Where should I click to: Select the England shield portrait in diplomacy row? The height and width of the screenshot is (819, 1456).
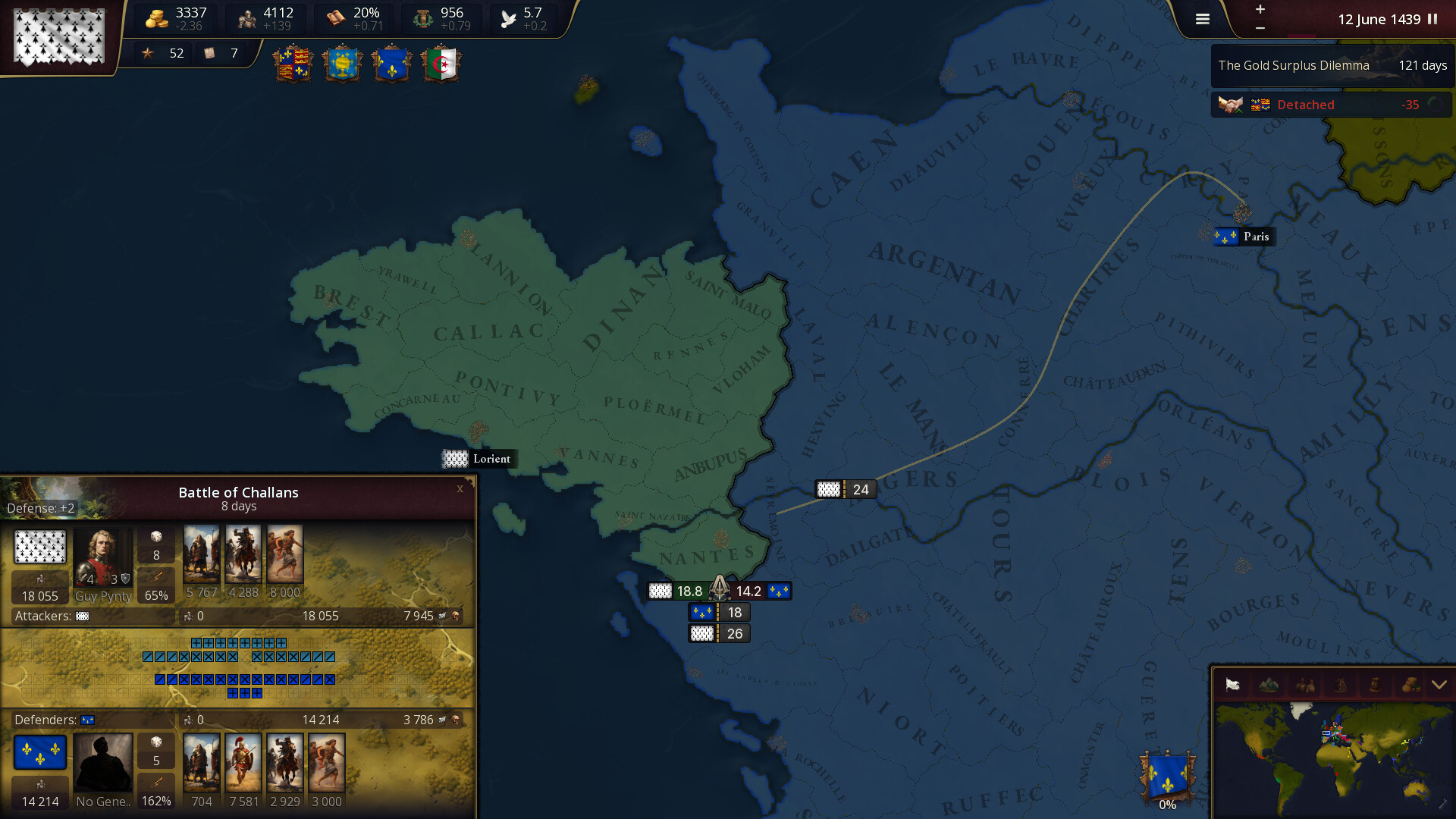click(x=294, y=64)
